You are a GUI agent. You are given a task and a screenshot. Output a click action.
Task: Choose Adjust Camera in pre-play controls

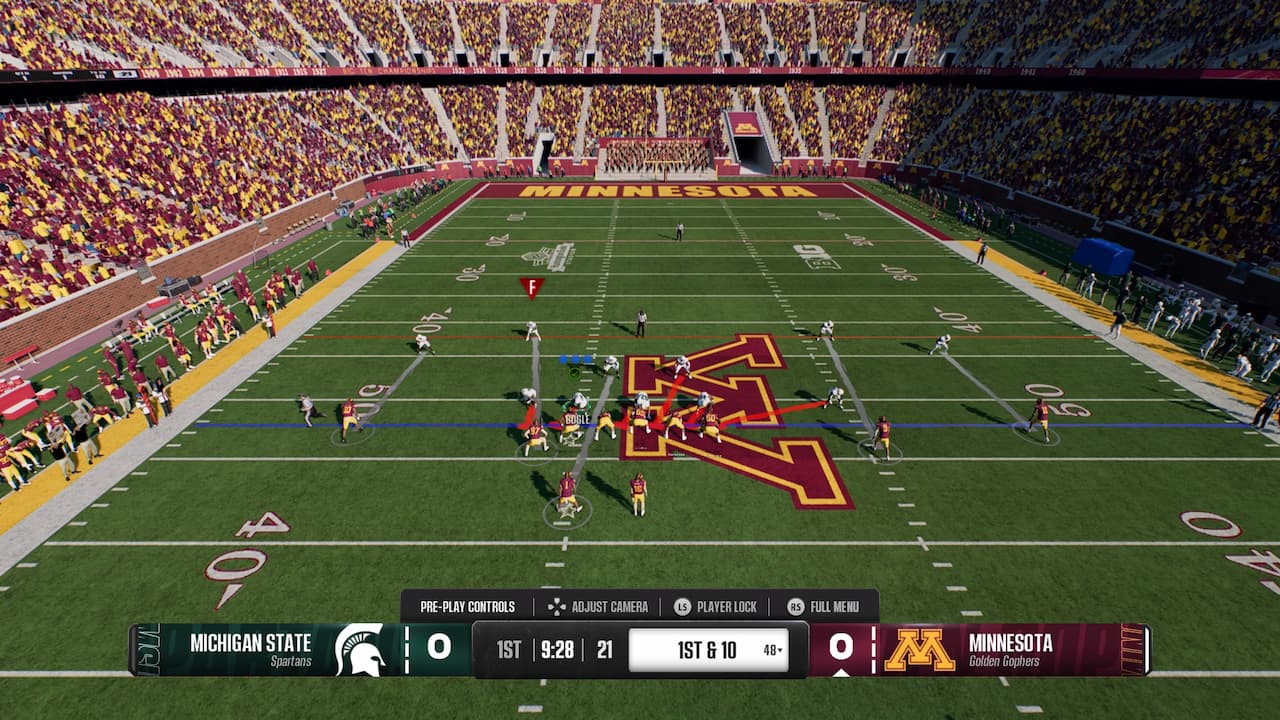(x=598, y=606)
